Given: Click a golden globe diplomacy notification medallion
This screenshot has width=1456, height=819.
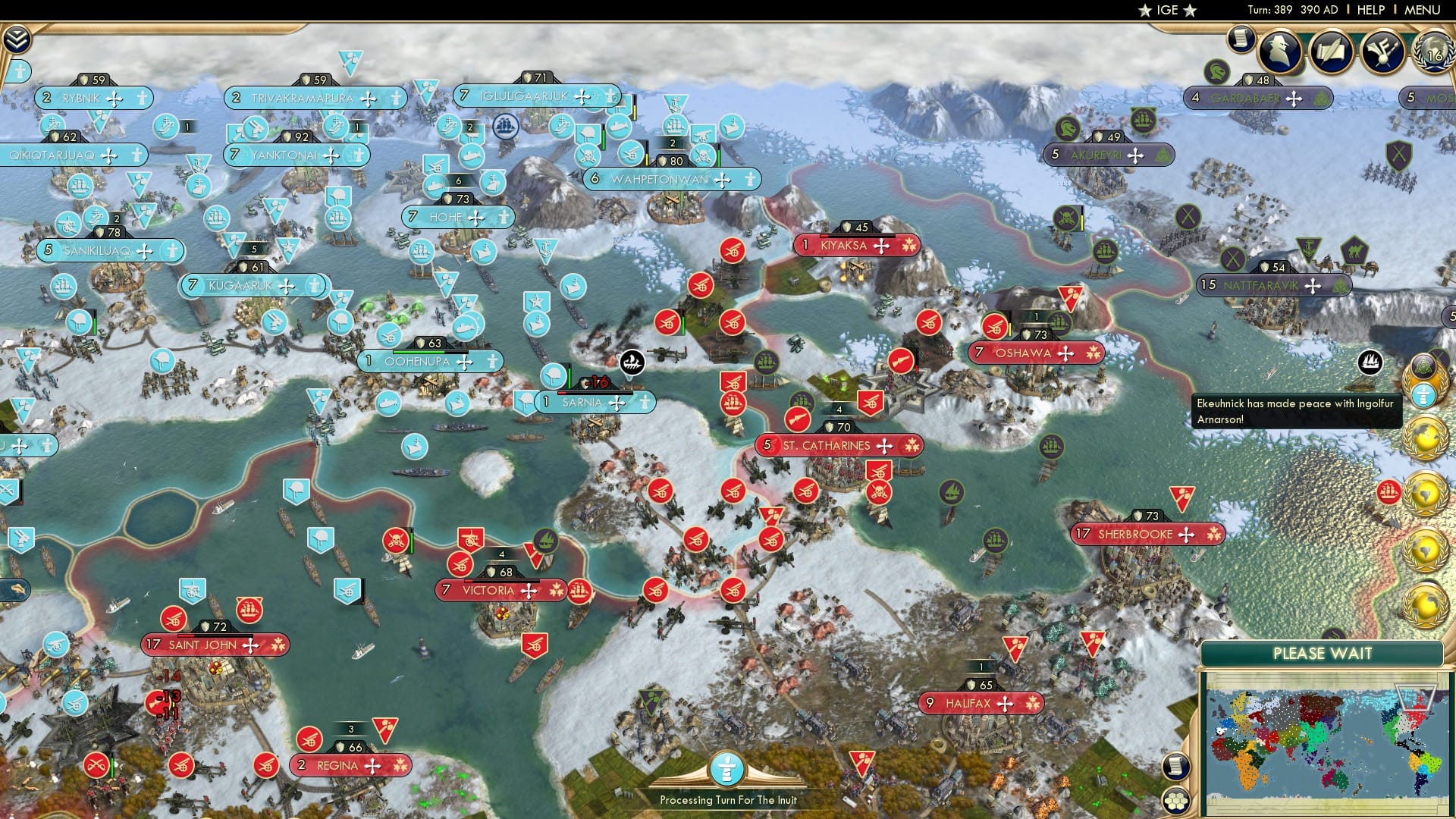Looking at the screenshot, I should pos(1426,437).
